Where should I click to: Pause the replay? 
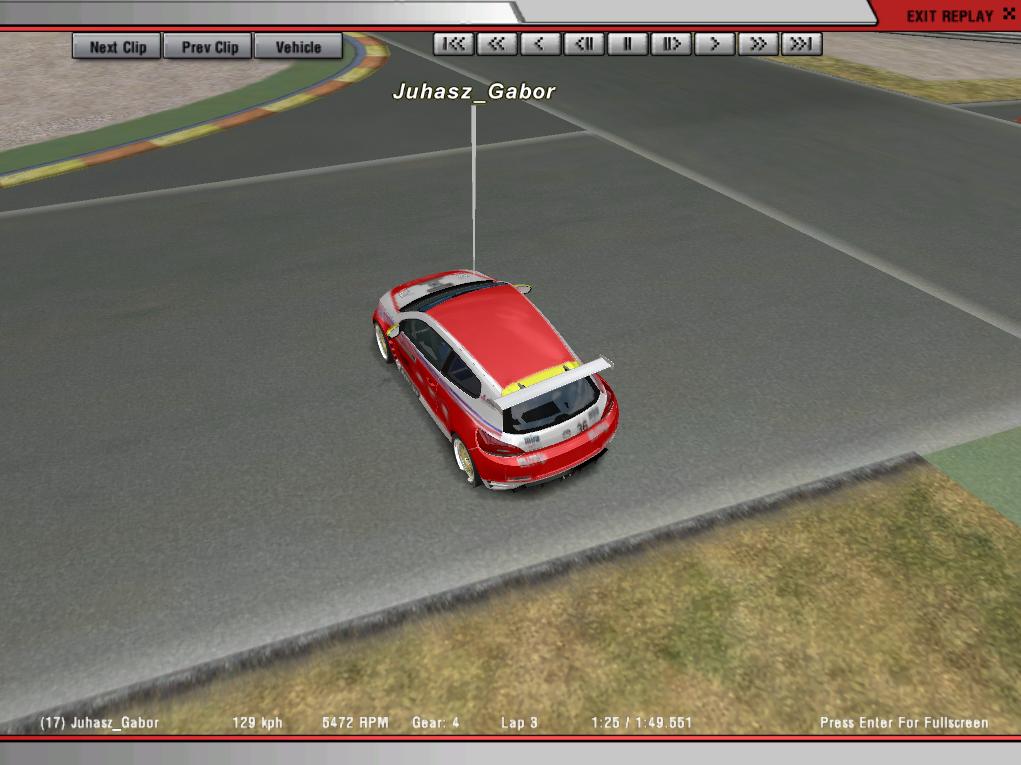point(628,44)
